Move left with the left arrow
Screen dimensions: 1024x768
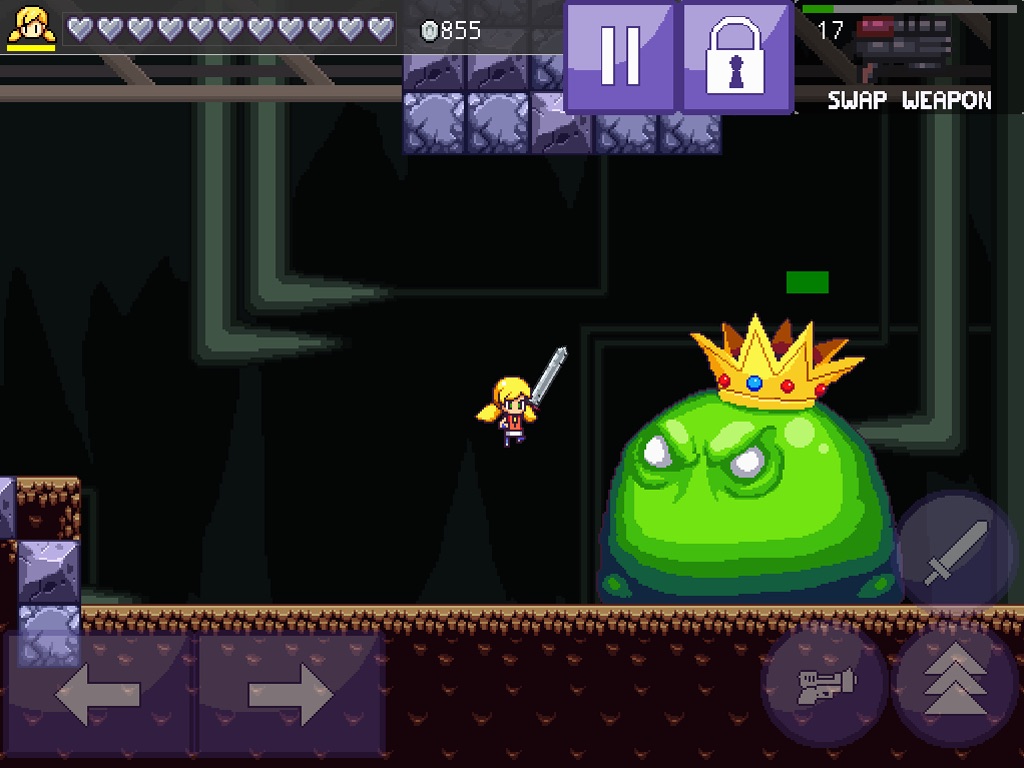pyautogui.click(x=99, y=693)
